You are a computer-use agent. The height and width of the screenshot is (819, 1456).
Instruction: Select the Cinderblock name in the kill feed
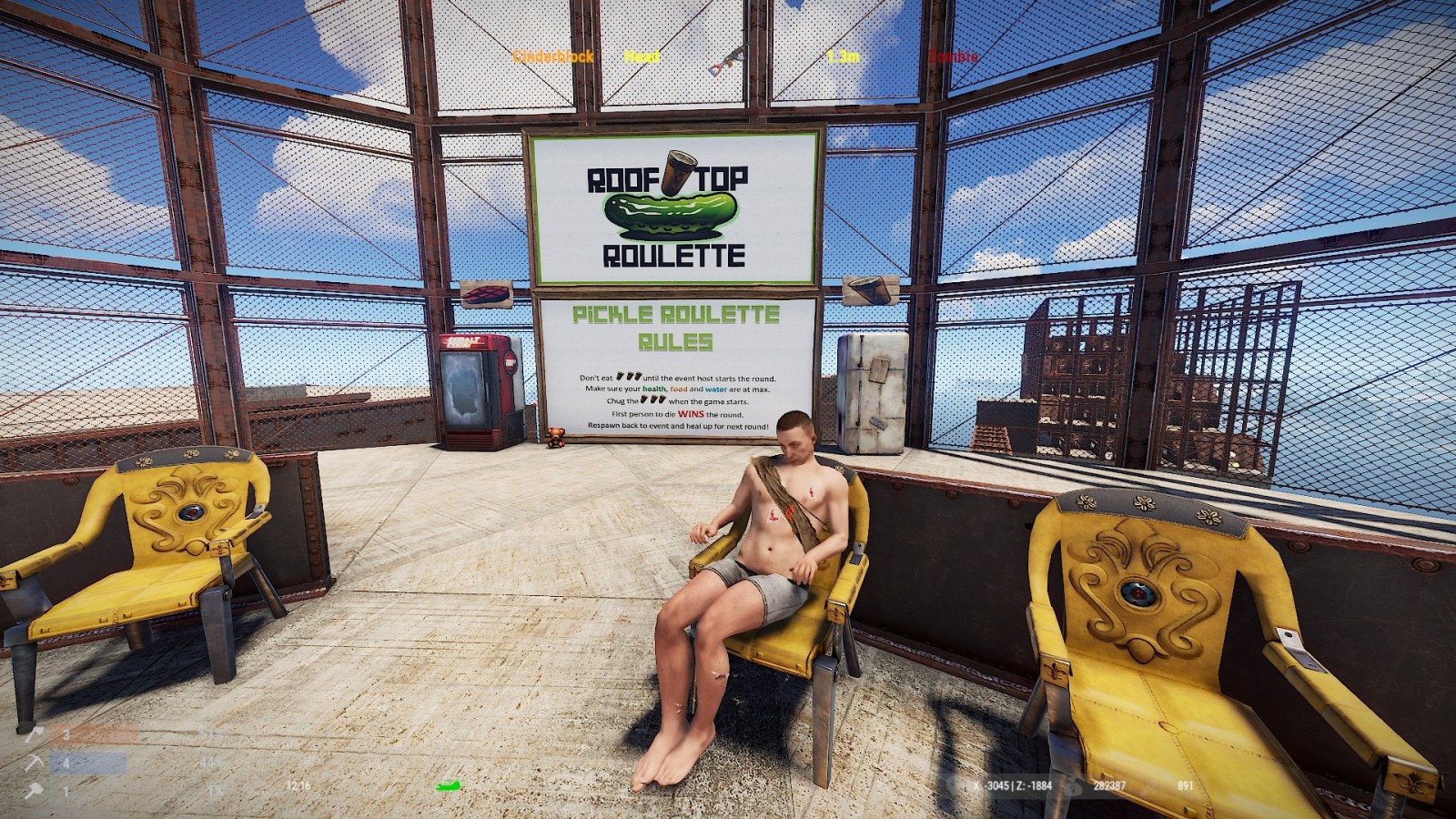point(553,56)
